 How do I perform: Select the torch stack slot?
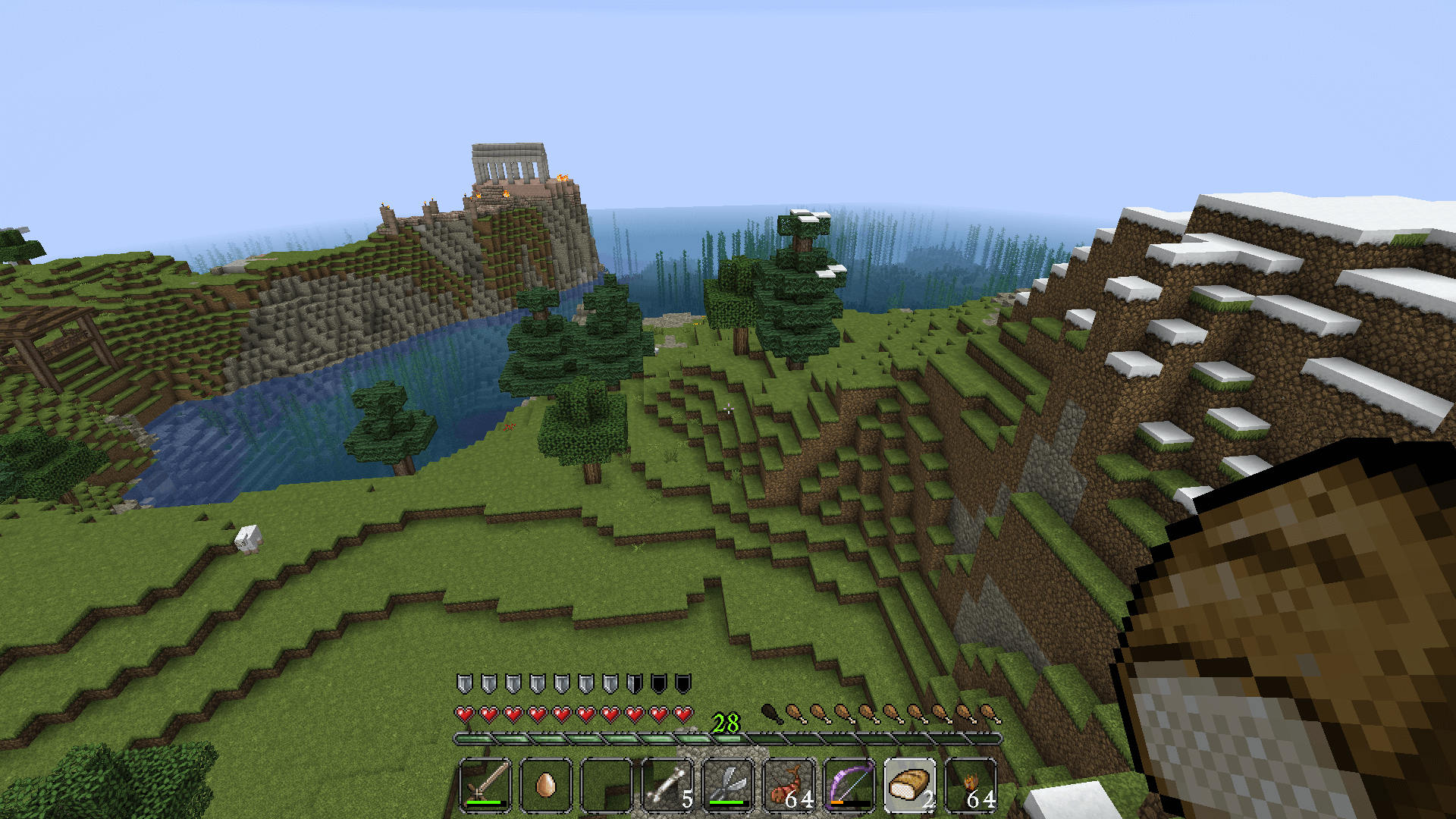click(971, 784)
